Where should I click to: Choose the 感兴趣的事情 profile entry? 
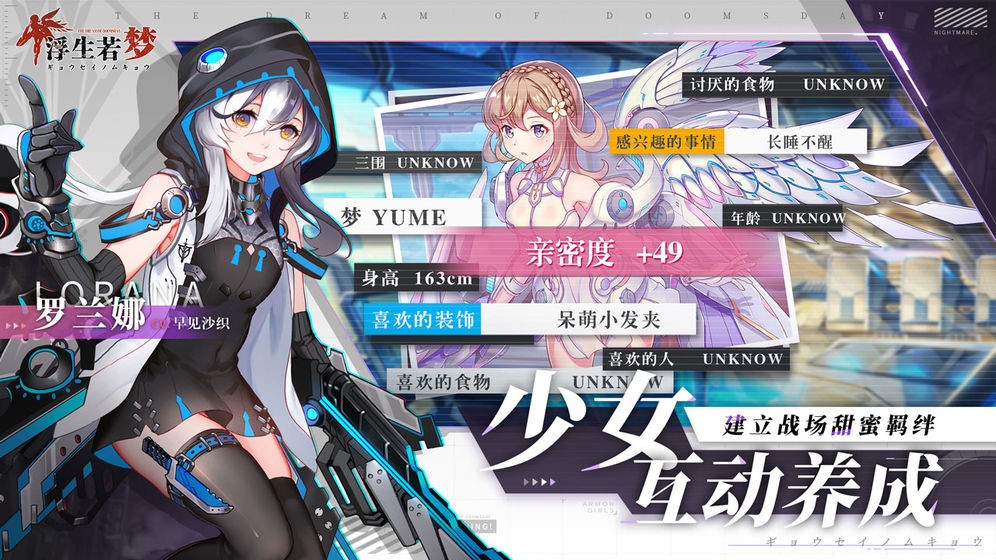pos(735,141)
